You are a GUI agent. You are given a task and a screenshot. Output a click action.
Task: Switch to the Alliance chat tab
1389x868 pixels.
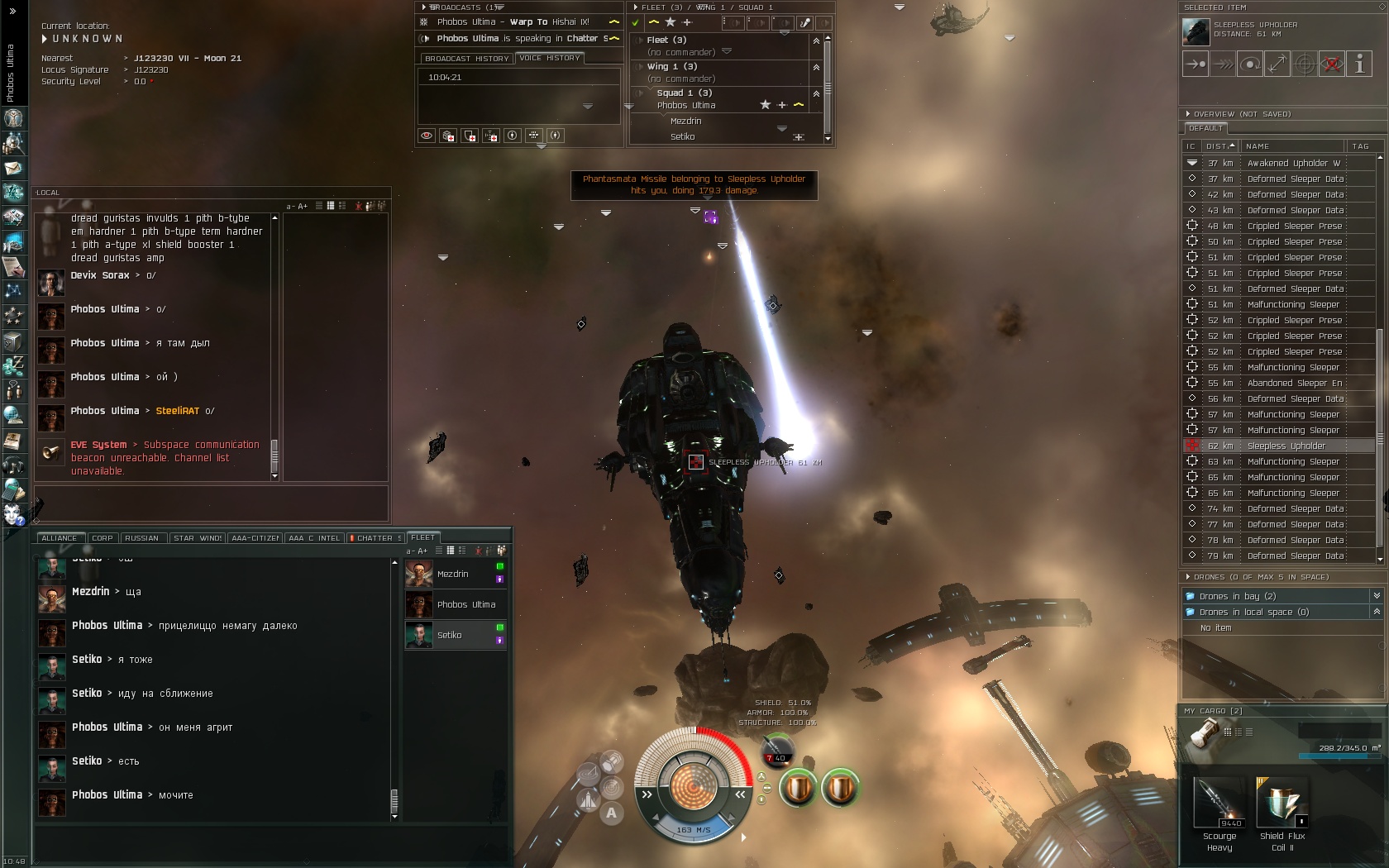(59, 538)
